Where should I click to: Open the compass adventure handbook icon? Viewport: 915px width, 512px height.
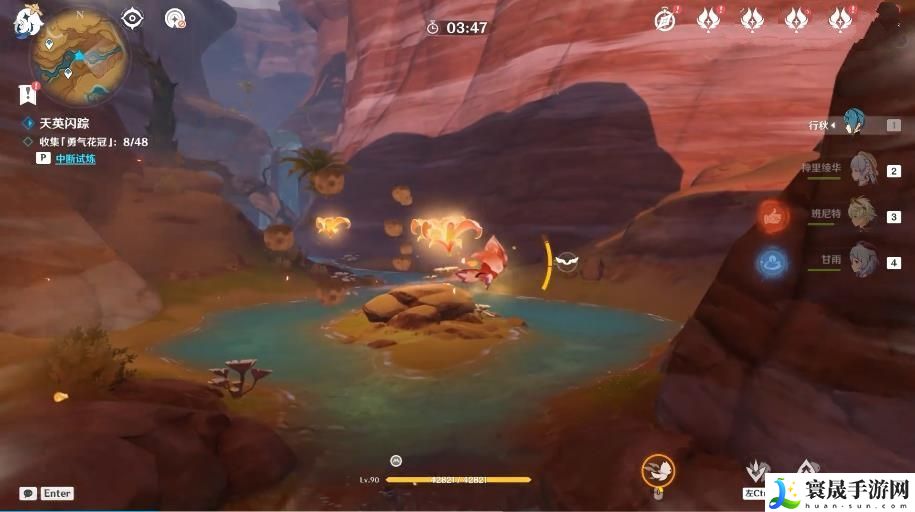(x=665, y=18)
